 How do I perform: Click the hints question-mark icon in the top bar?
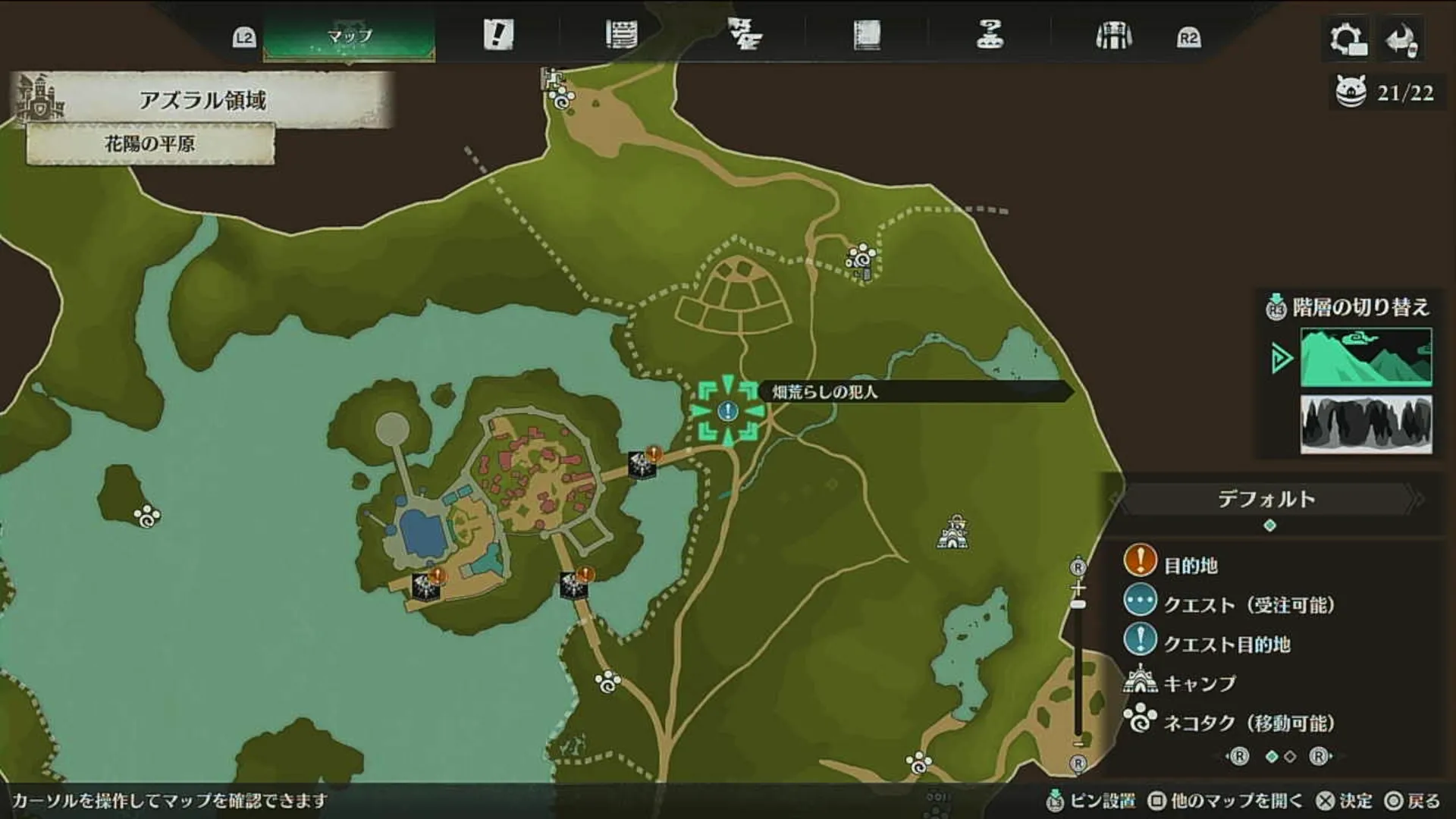coord(987,33)
